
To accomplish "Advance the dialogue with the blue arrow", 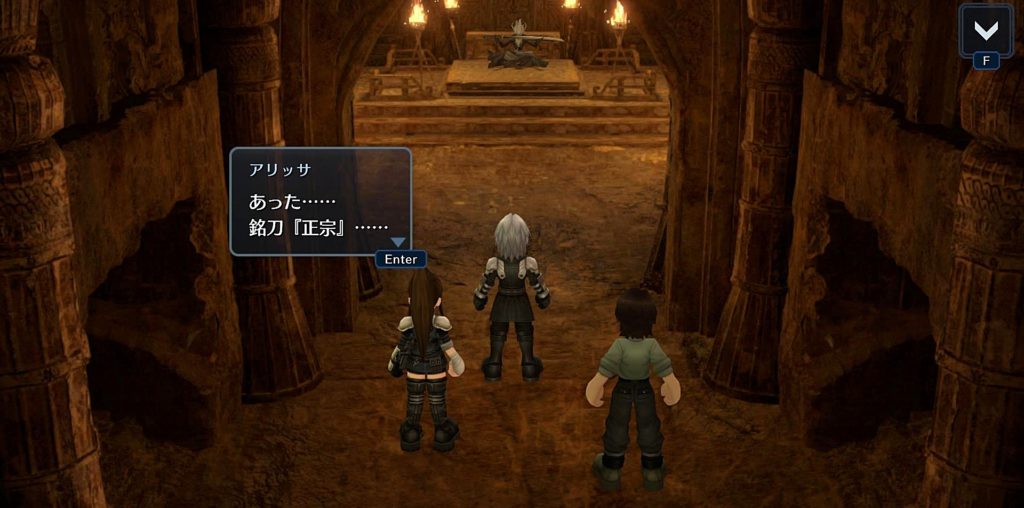I will (x=398, y=242).
